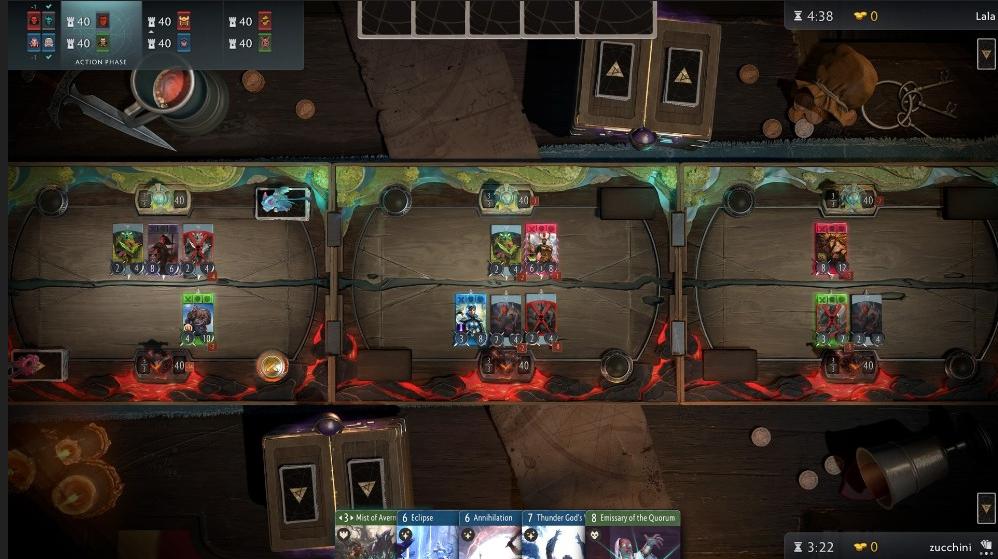Select your green hero in the first lane
The height and width of the screenshot is (559, 998).
click(197, 317)
